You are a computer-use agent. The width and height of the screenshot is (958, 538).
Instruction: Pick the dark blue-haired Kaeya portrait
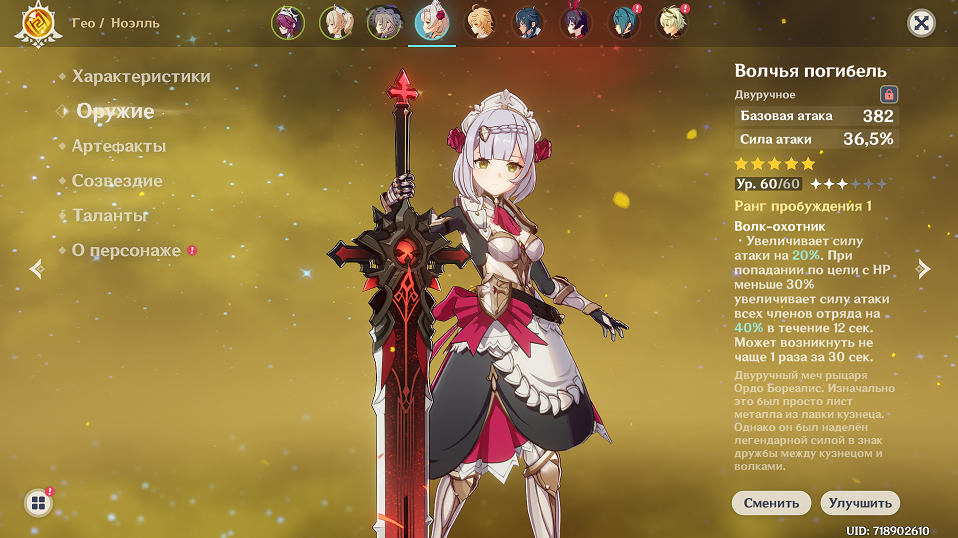528,23
